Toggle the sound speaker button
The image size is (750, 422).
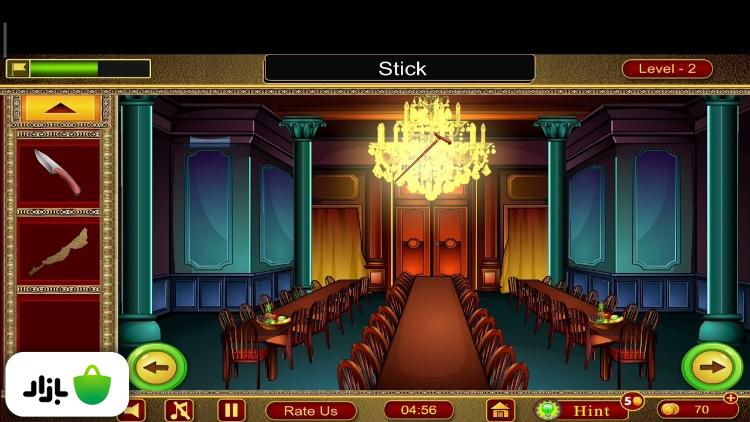134,410
